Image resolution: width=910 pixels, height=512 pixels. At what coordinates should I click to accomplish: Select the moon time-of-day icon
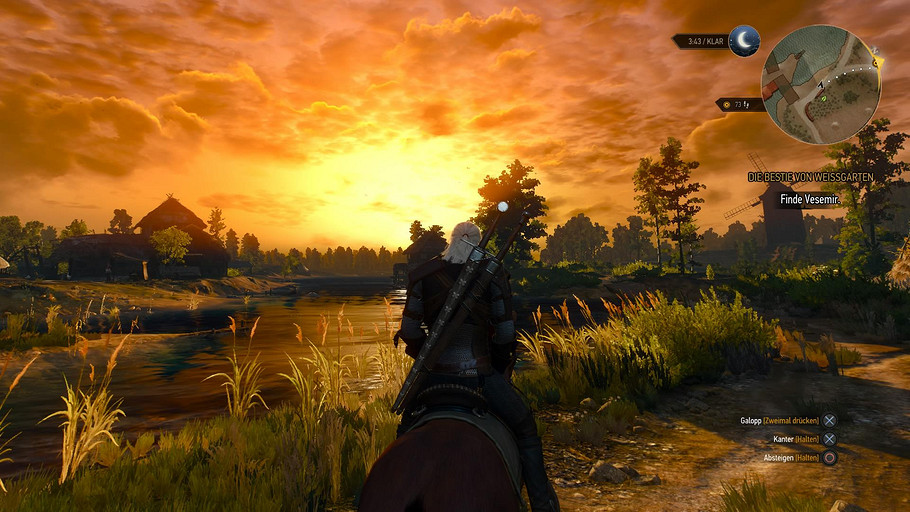(x=744, y=40)
